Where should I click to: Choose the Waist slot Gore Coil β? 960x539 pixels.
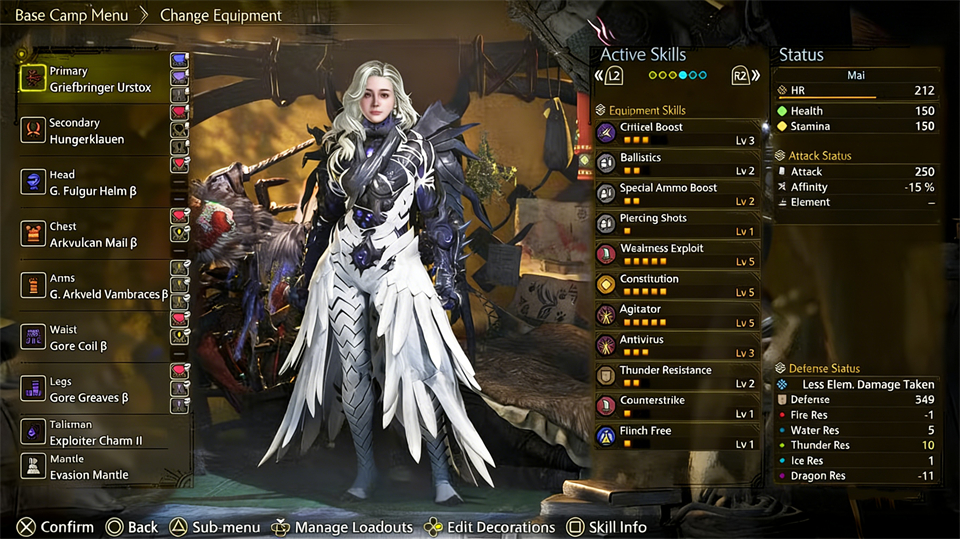[99, 338]
